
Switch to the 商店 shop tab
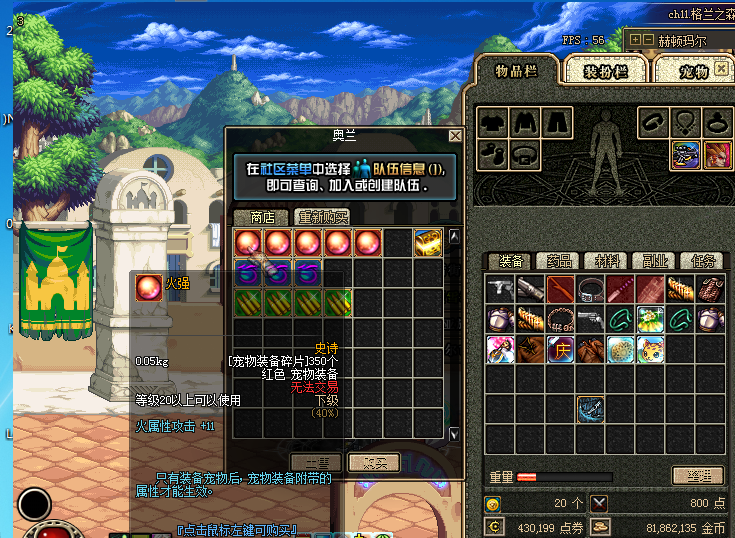262,217
